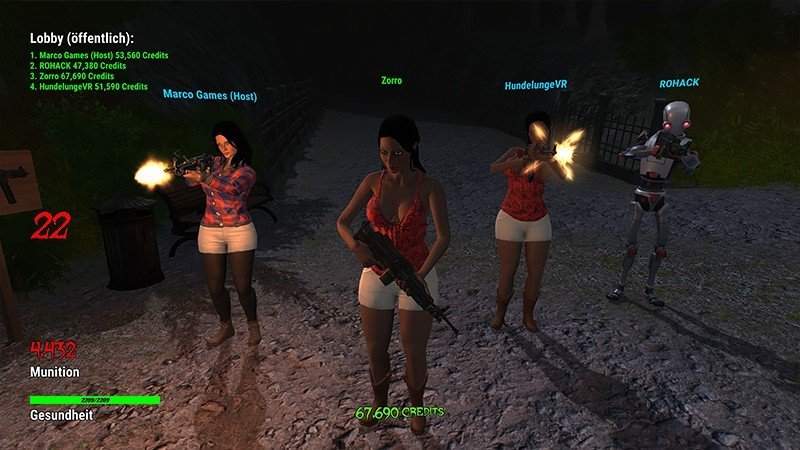The width and height of the screenshot is (800, 450).
Task: Select ROHACK 47,380 Credits lobby row
Action: (x=76, y=65)
